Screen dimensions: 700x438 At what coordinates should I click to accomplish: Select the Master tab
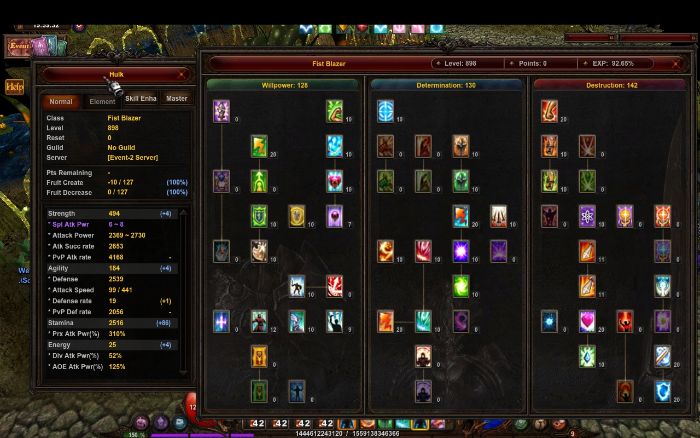(x=177, y=99)
